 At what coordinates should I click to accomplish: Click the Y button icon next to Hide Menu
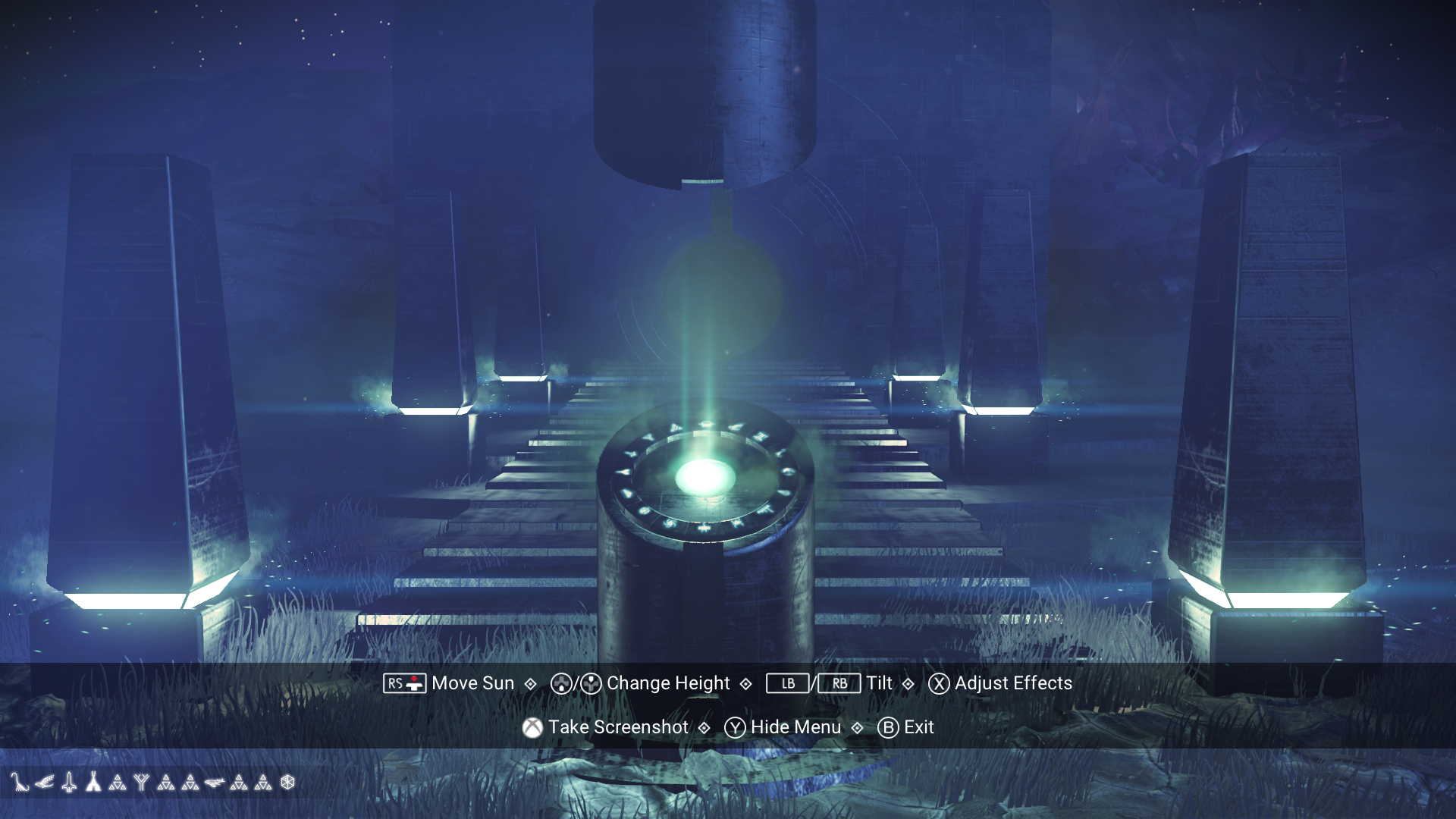click(734, 726)
